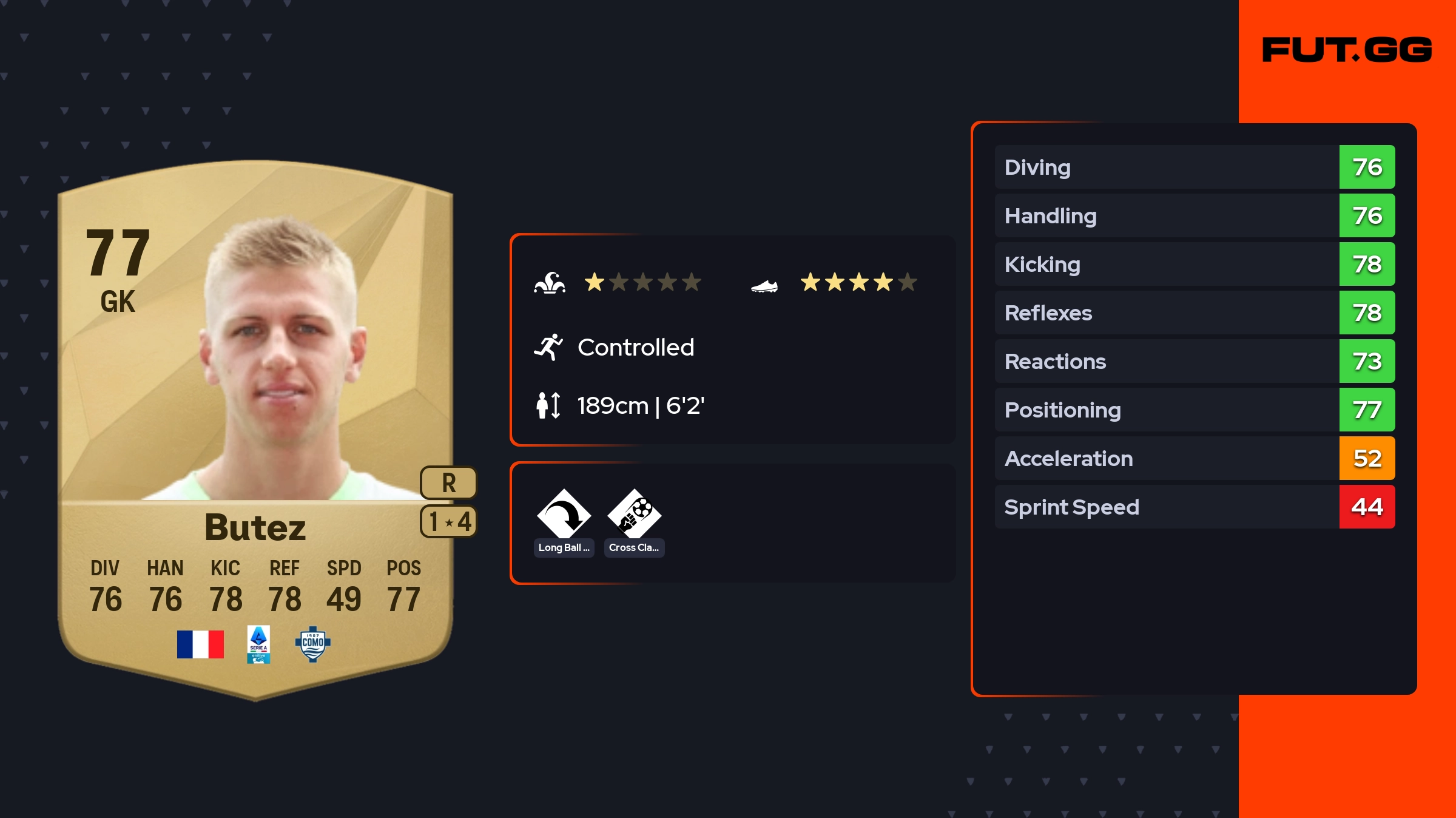Select the Butez gold player card
The width and height of the screenshot is (1456, 818).
click(255, 425)
